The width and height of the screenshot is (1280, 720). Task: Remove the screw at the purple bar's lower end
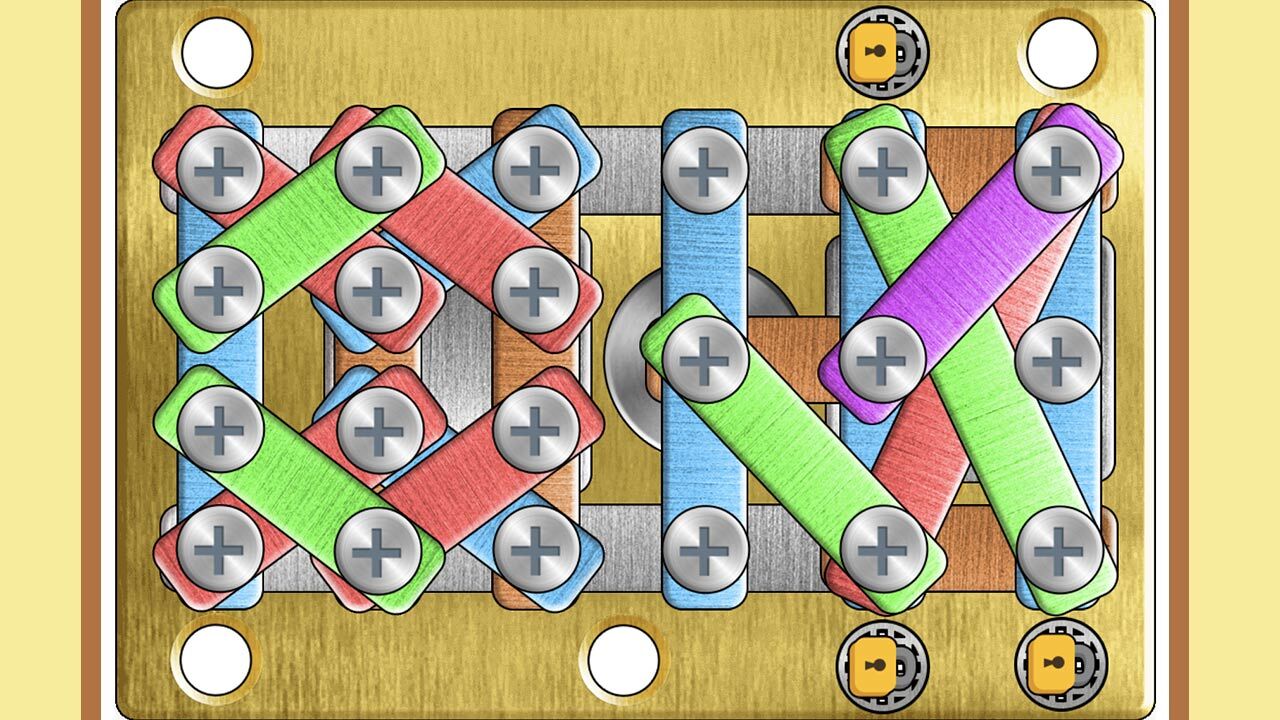click(882, 360)
